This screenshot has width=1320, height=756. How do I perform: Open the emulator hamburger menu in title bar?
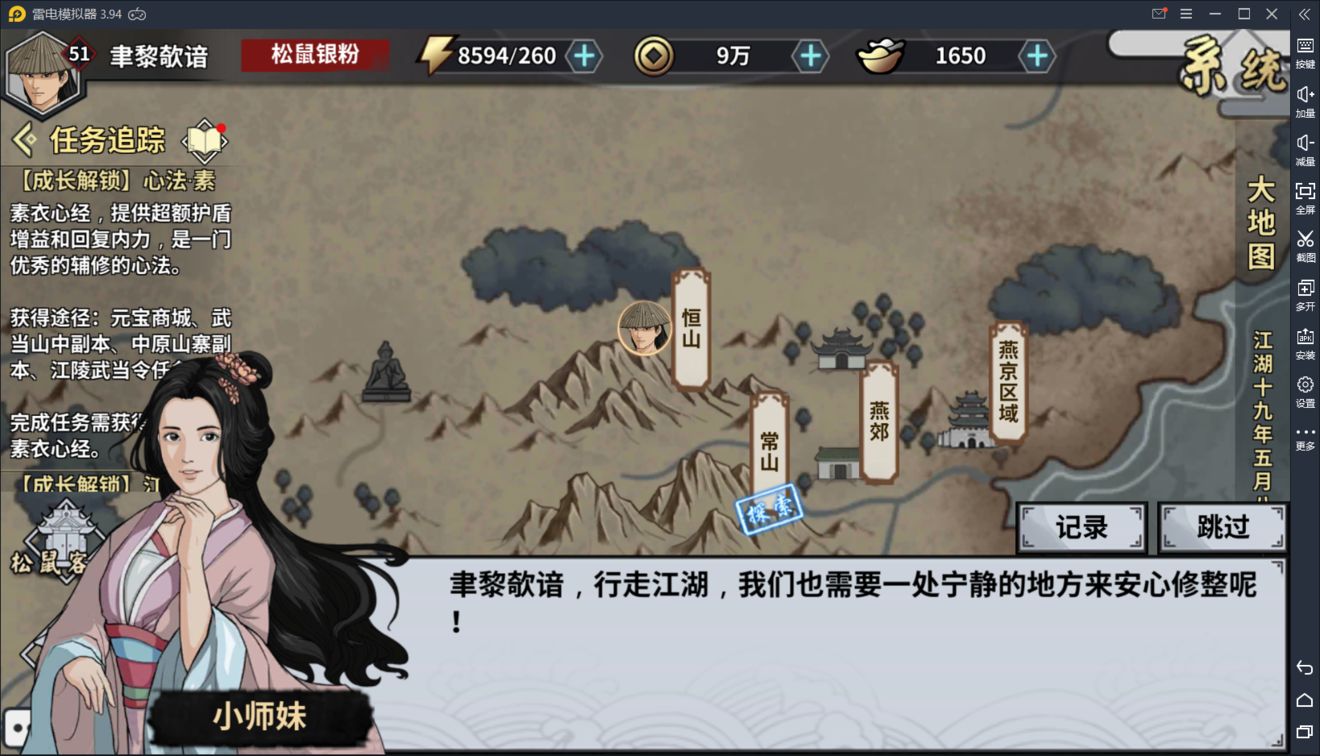(1186, 14)
